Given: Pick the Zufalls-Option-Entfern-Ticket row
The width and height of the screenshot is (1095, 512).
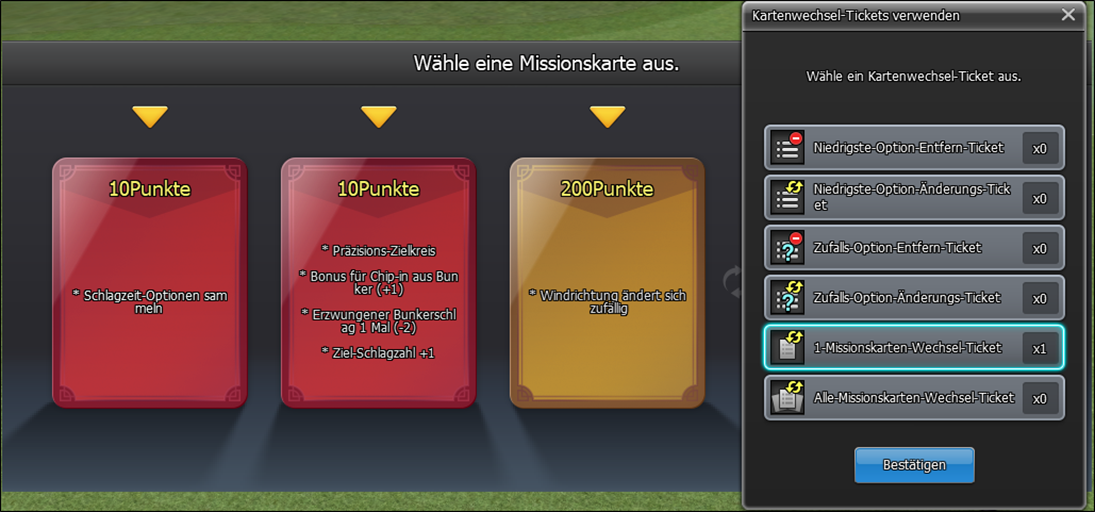Looking at the screenshot, I should point(913,248).
